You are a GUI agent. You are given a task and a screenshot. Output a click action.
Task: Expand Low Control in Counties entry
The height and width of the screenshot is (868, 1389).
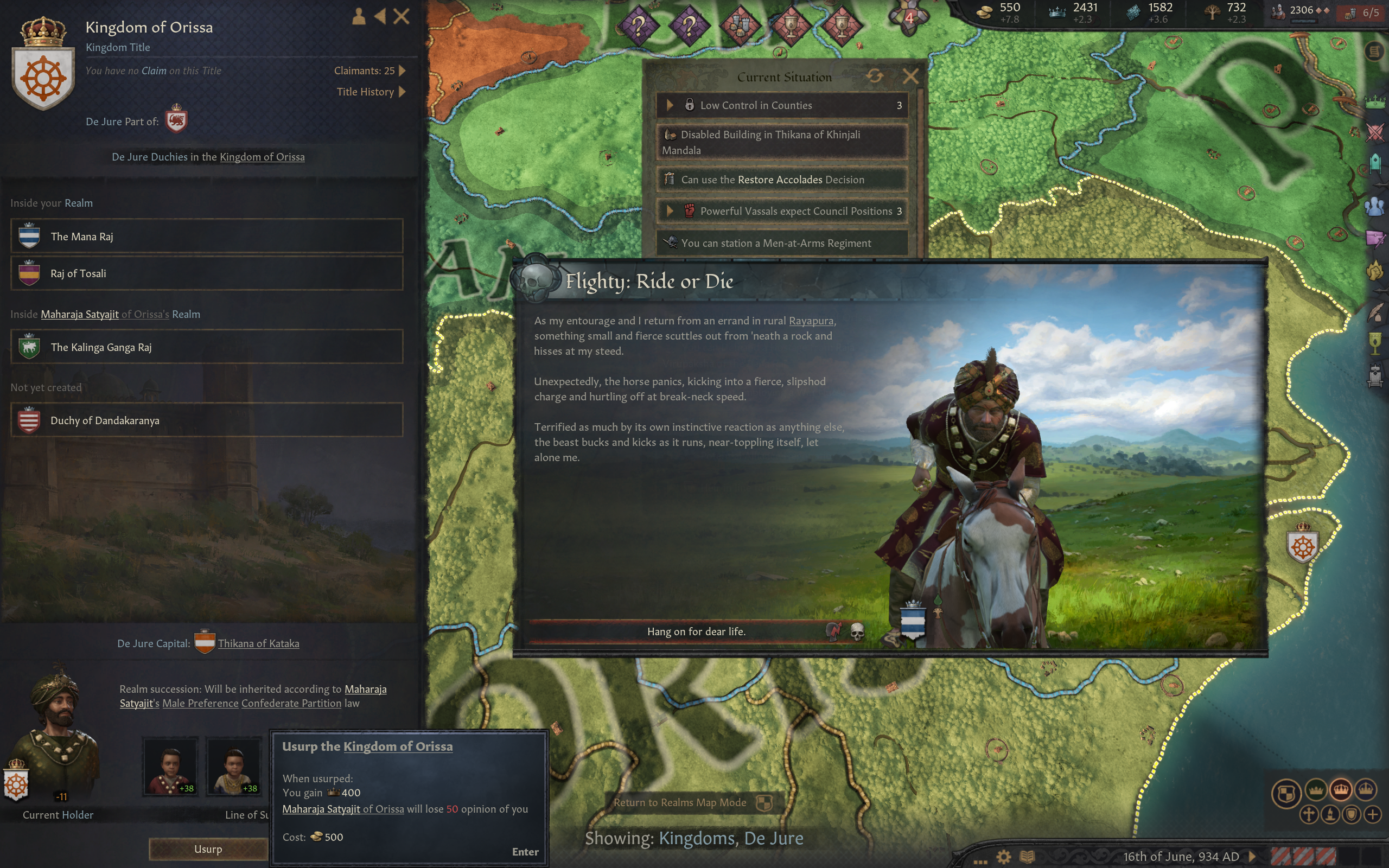coord(781,105)
